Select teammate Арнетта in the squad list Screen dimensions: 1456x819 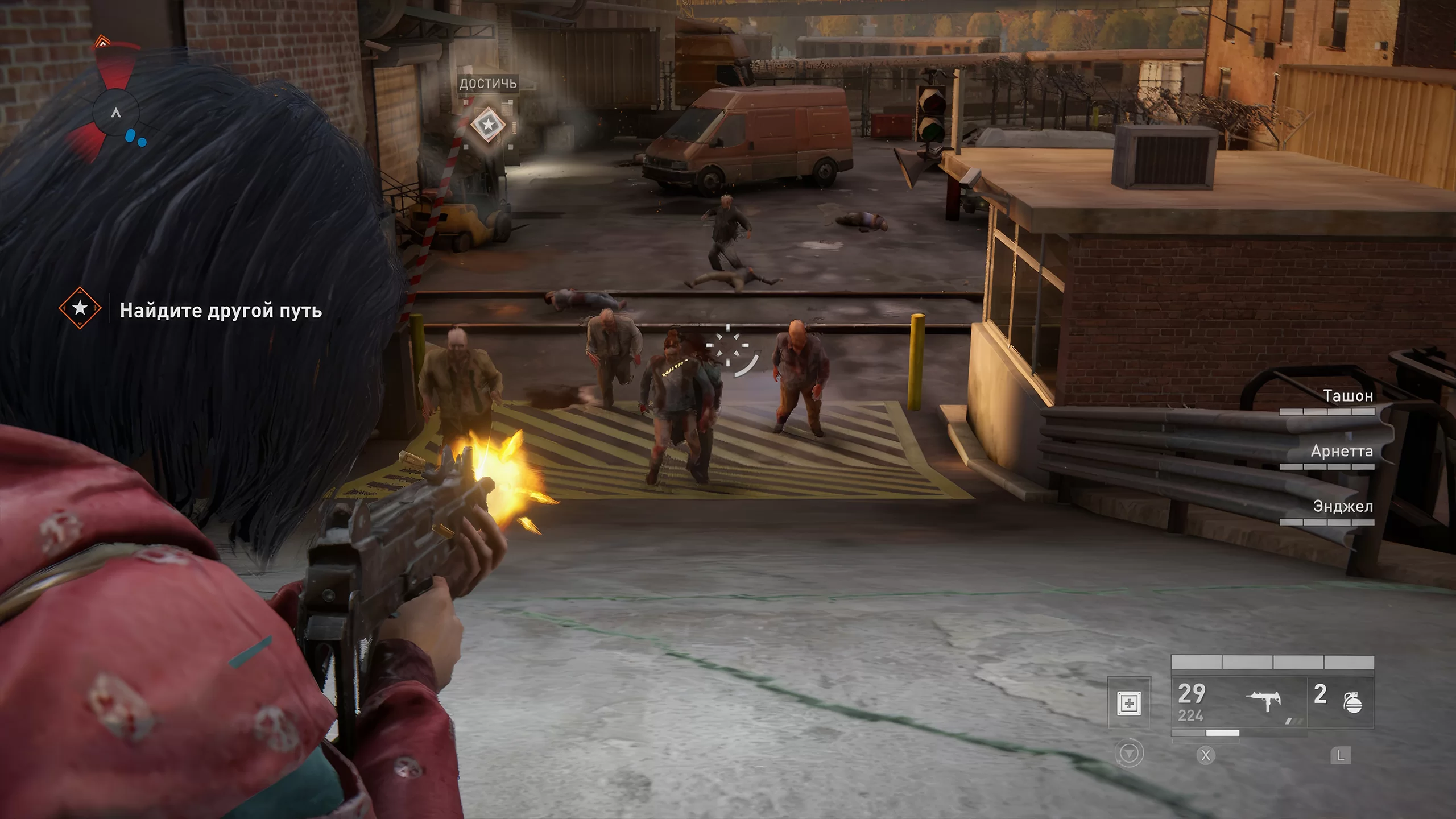pos(1342,452)
